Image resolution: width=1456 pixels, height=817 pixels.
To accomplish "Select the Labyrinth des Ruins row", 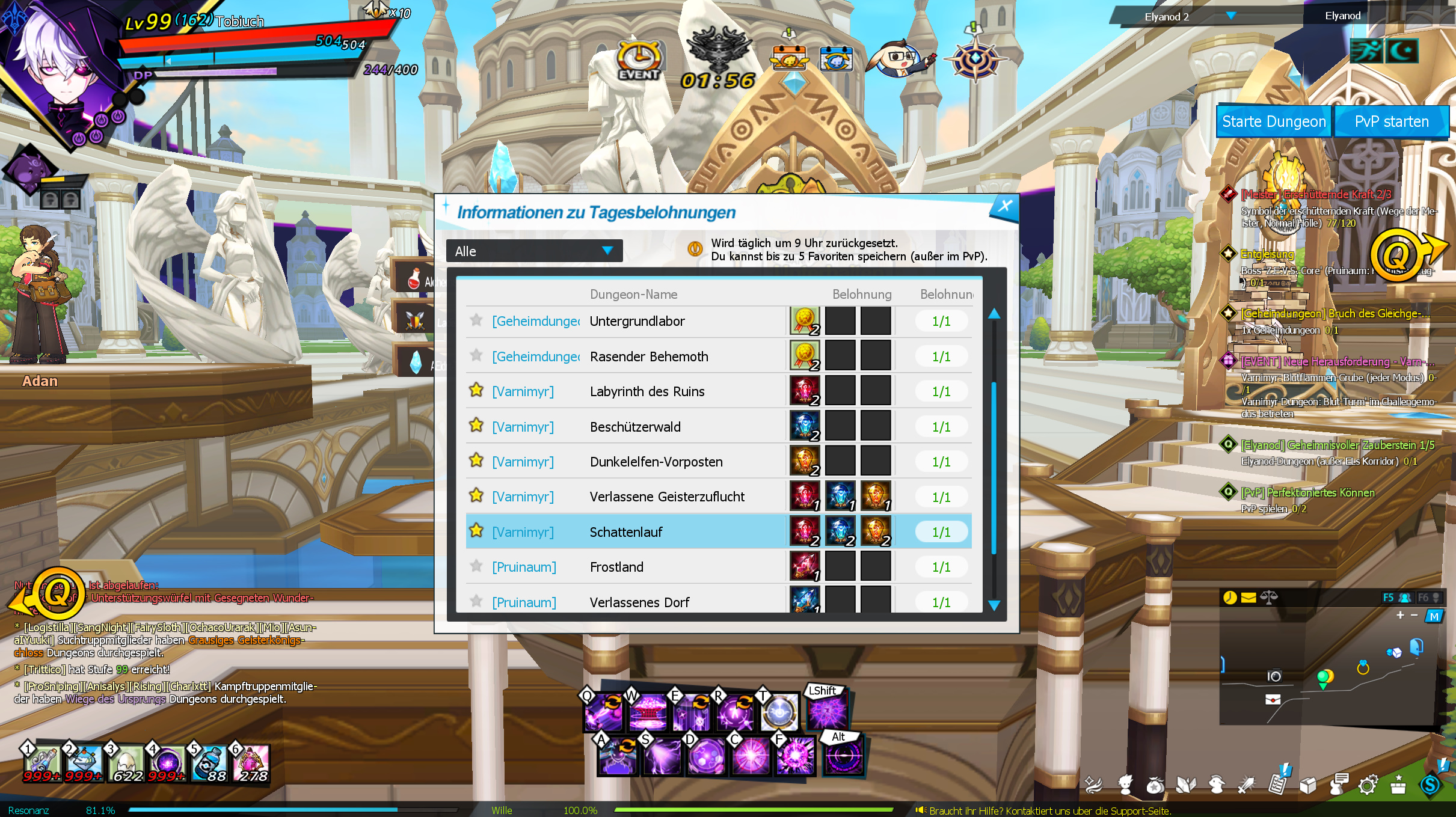I will pos(647,391).
